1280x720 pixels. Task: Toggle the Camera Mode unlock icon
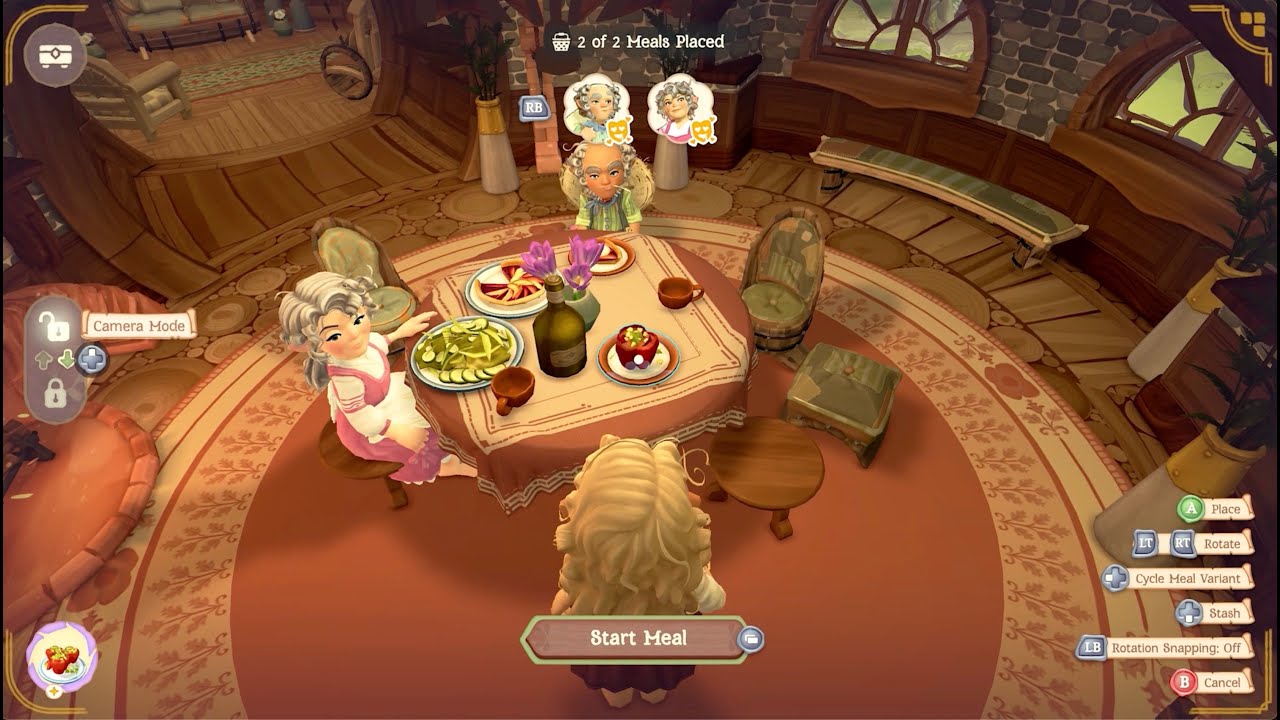pyautogui.click(x=48, y=324)
